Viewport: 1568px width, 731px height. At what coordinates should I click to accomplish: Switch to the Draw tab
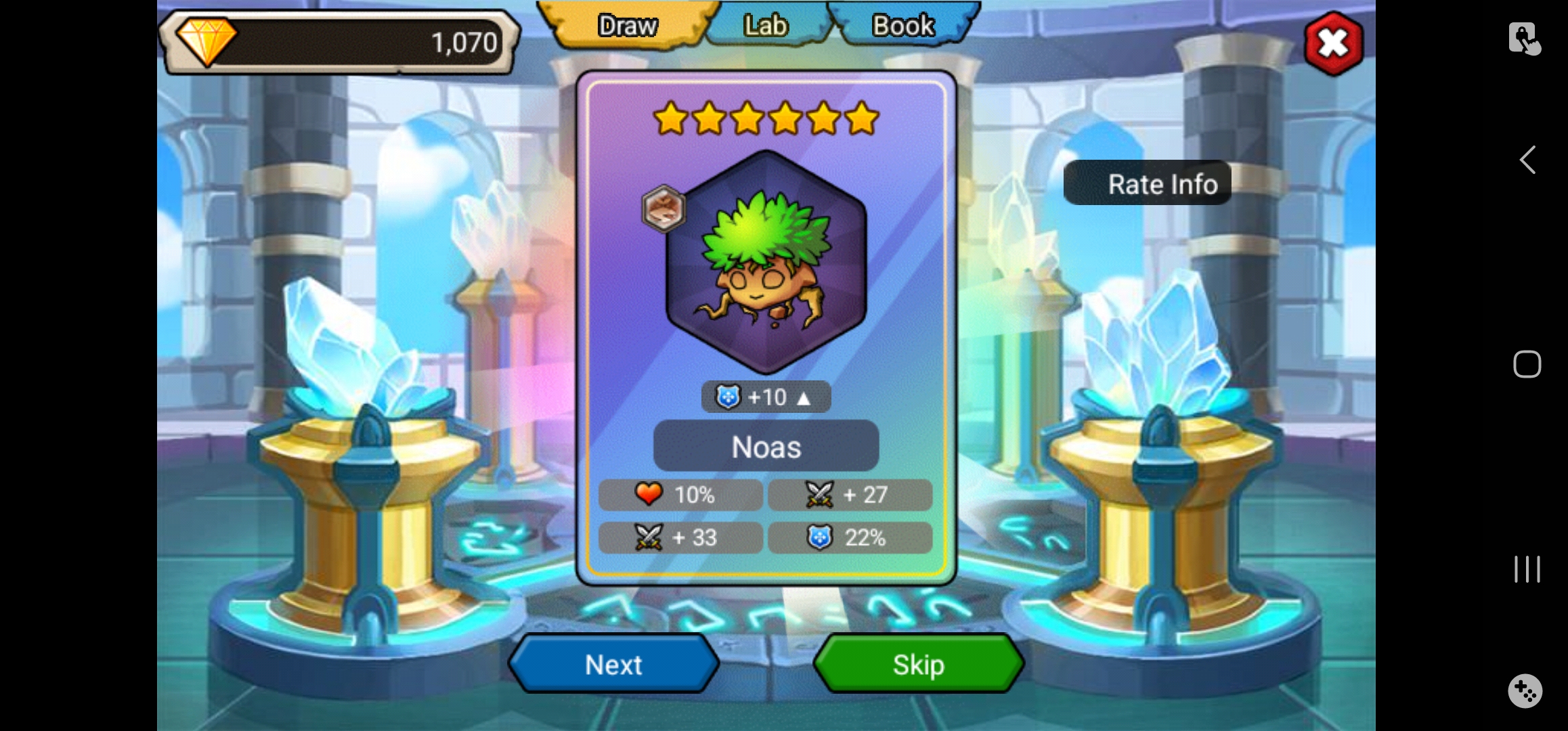(628, 26)
